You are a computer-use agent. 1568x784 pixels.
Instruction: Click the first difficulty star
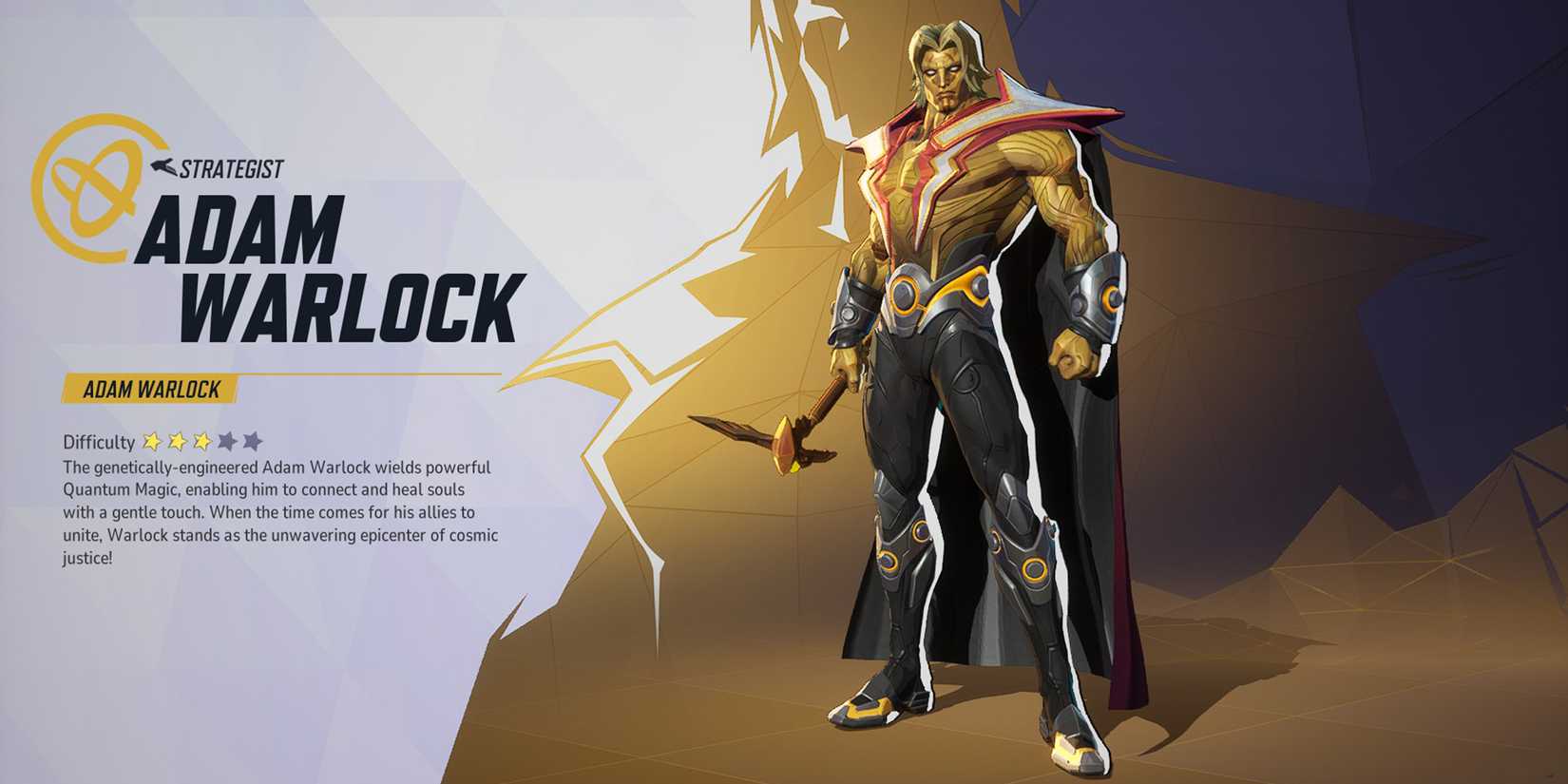(152, 442)
